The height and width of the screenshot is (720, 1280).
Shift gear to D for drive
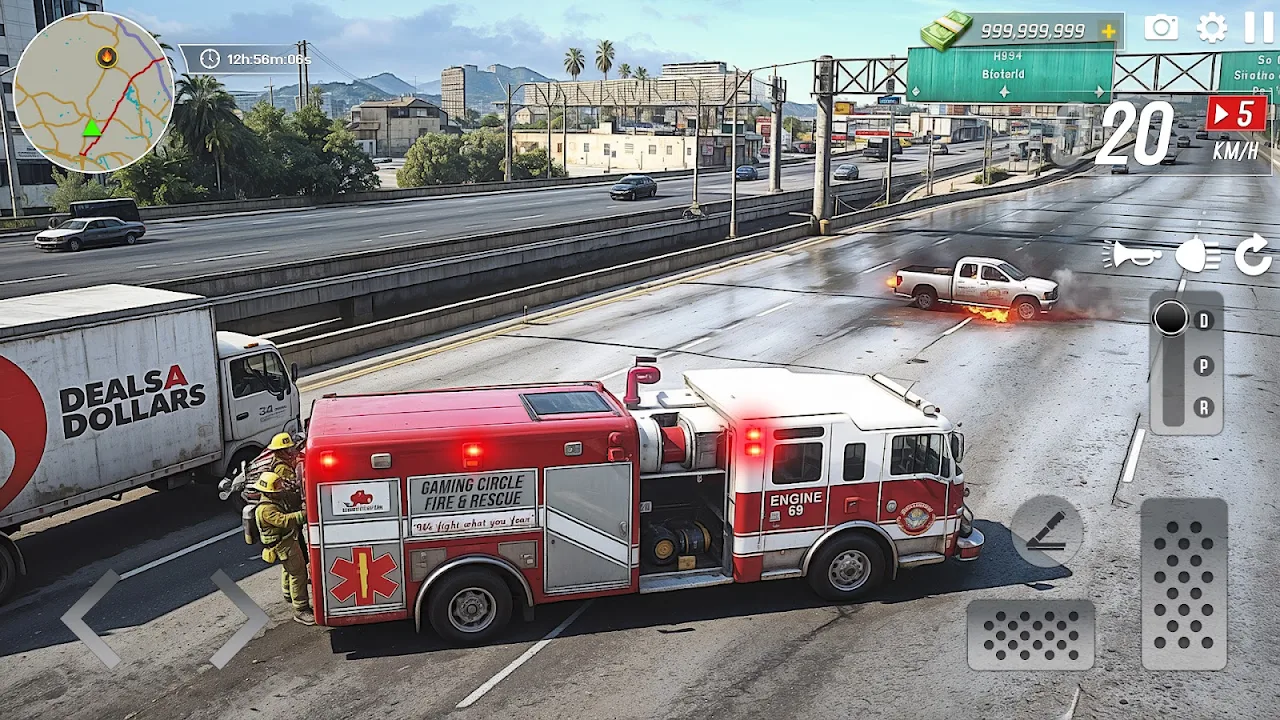click(x=1204, y=321)
